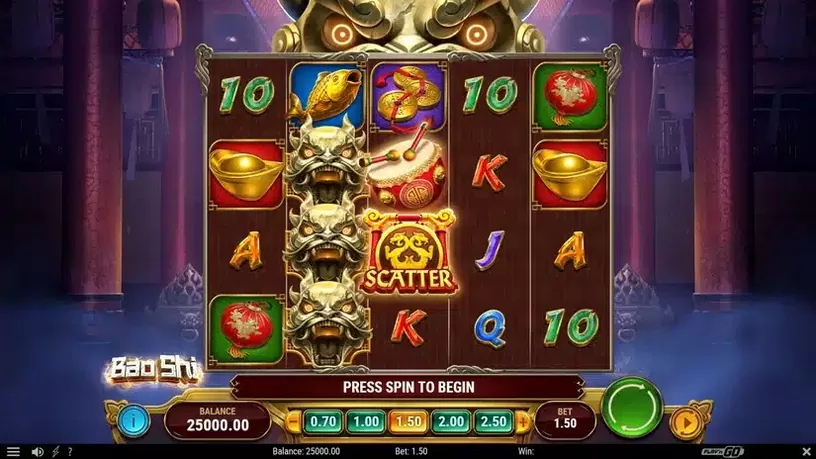The width and height of the screenshot is (816, 459).
Task: Increase bet with the plus arrow
Action: pyautogui.click(x=521, y=421)
